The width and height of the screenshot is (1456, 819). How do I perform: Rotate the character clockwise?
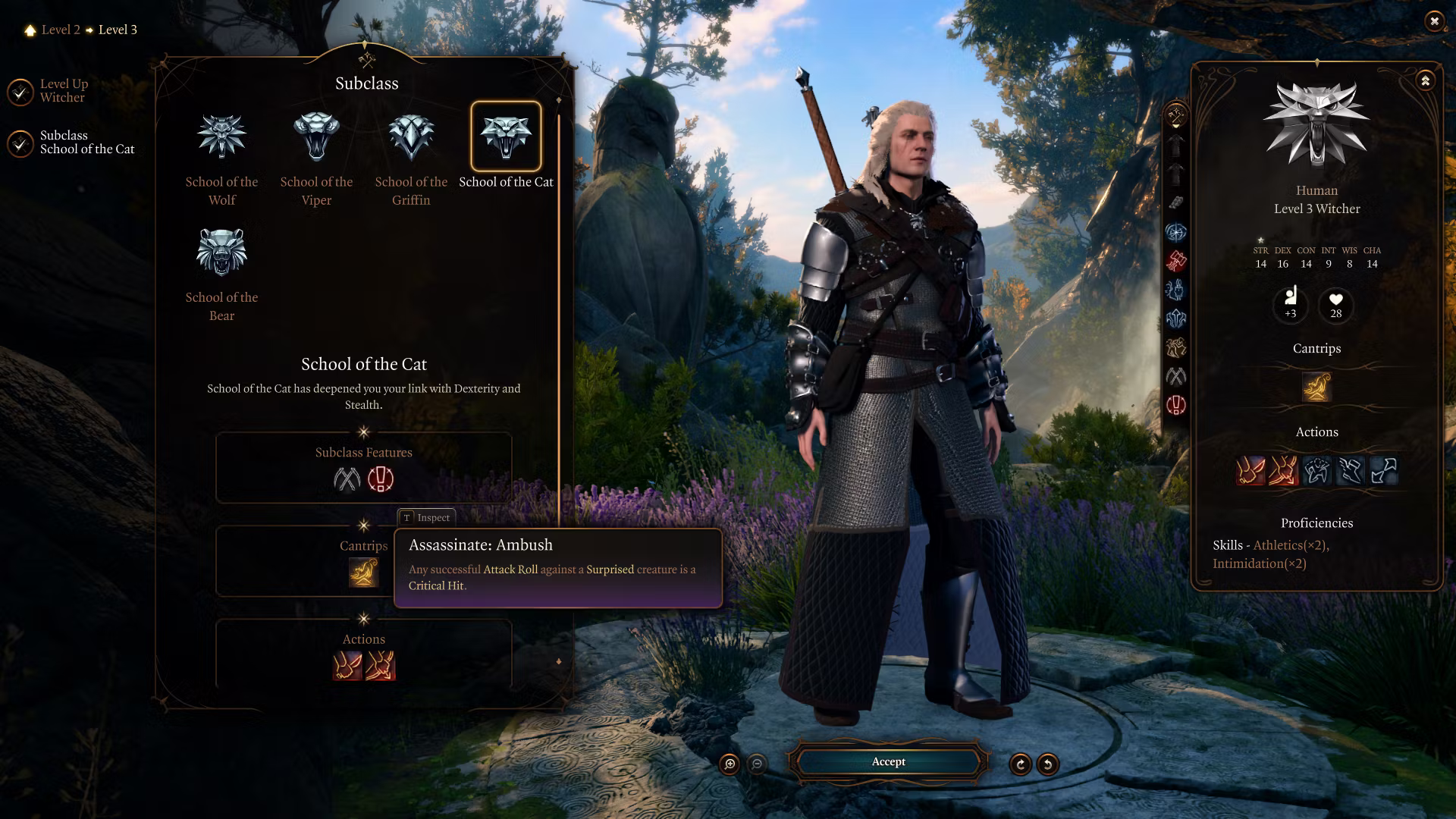tap(1021, 764)
